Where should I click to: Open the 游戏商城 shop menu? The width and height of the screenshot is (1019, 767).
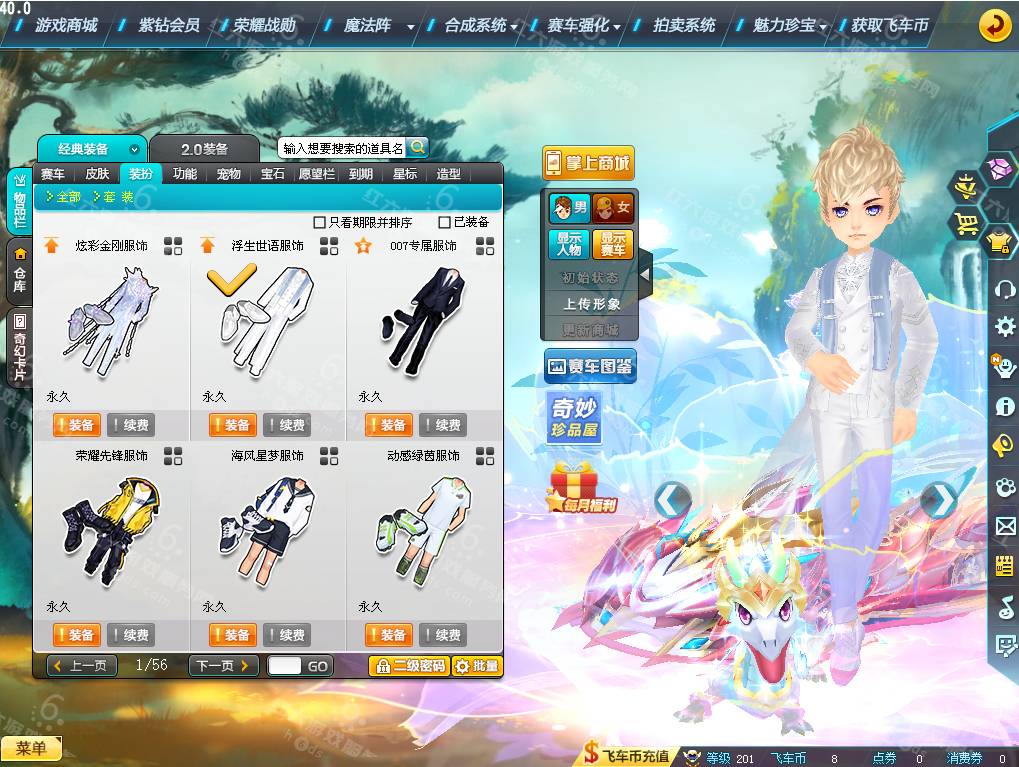click(x=66, y=25)
